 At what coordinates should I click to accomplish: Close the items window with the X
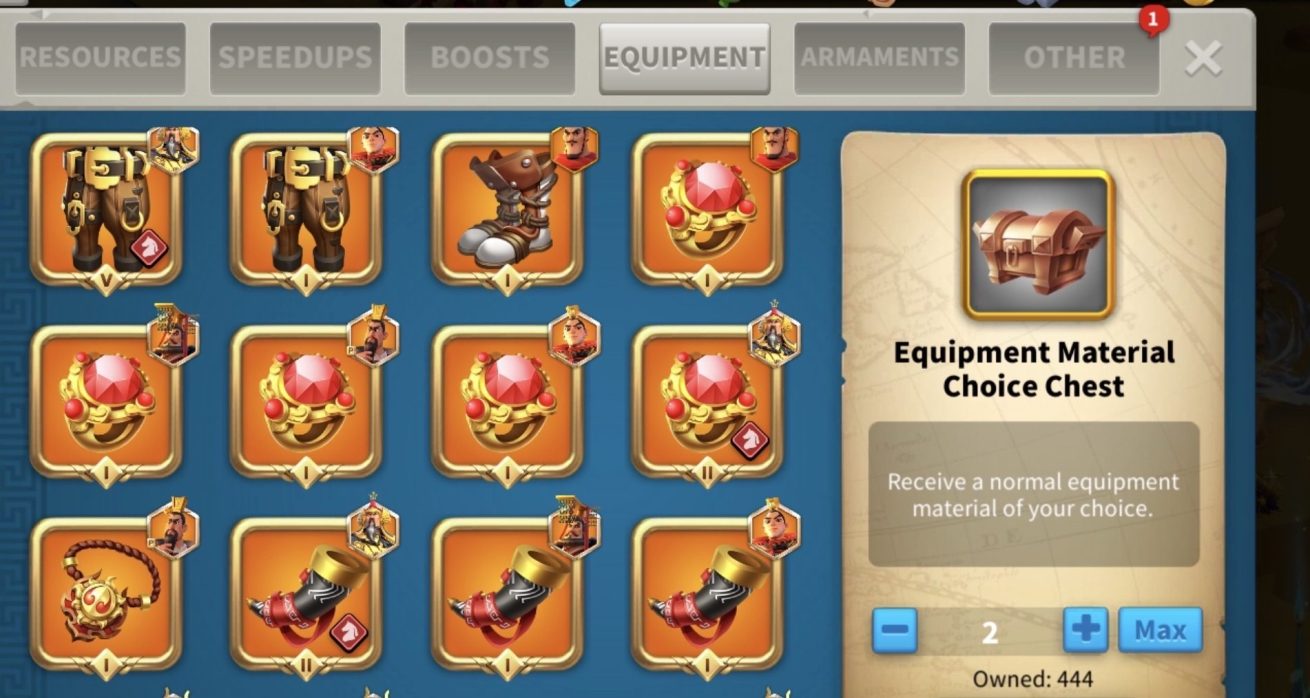click(x=1203, y=59)
